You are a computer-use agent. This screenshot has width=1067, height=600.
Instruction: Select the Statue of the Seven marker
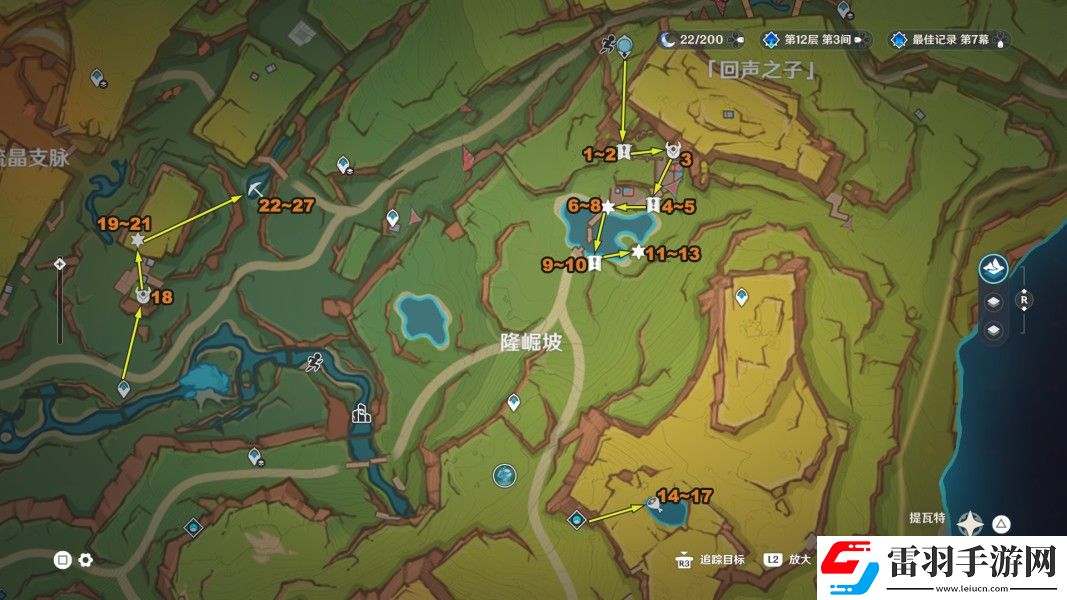(361, 412)
